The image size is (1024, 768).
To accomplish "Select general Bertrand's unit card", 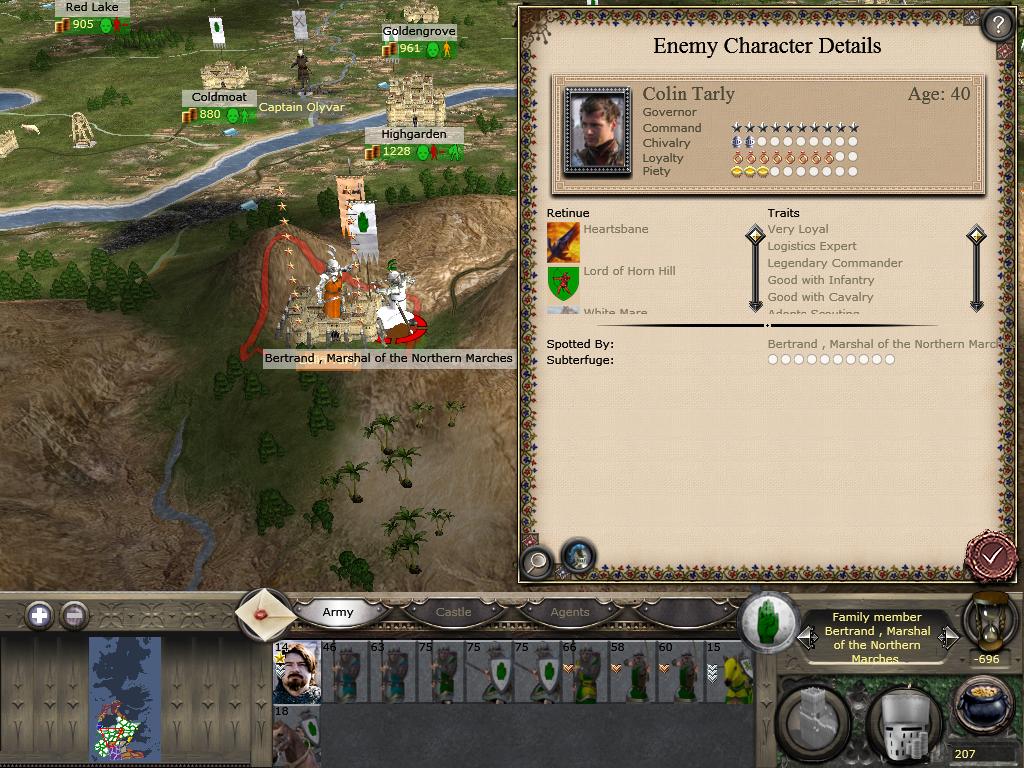I will [x=297, y=673].
